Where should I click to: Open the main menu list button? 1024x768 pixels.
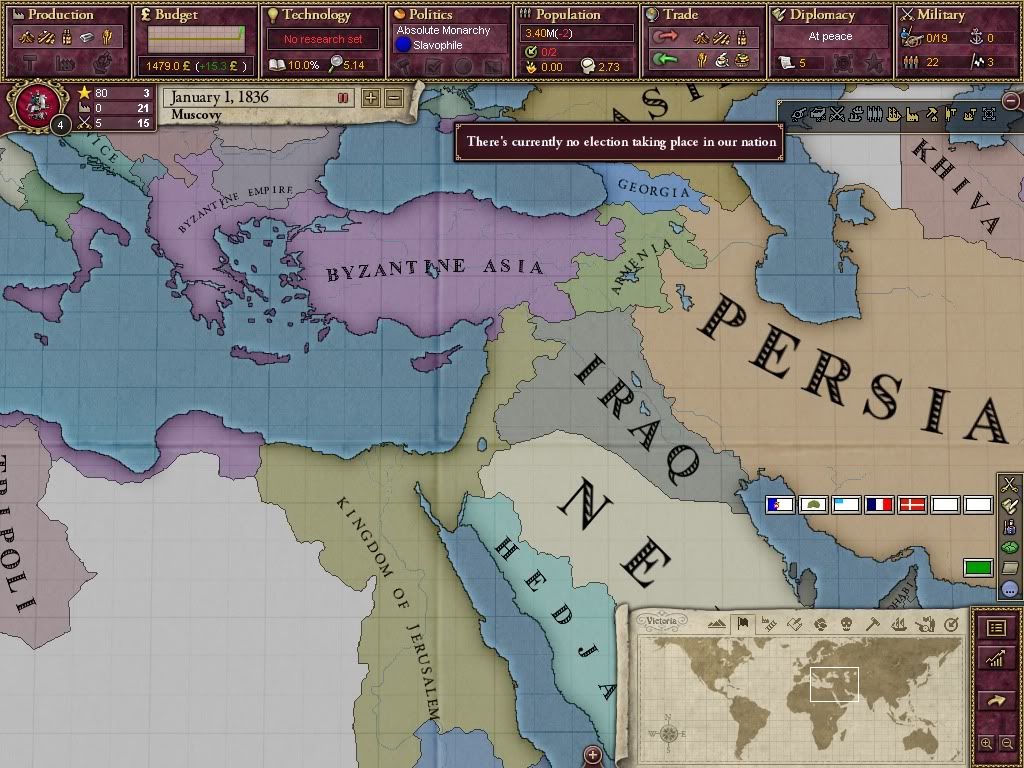click(996, 628)
